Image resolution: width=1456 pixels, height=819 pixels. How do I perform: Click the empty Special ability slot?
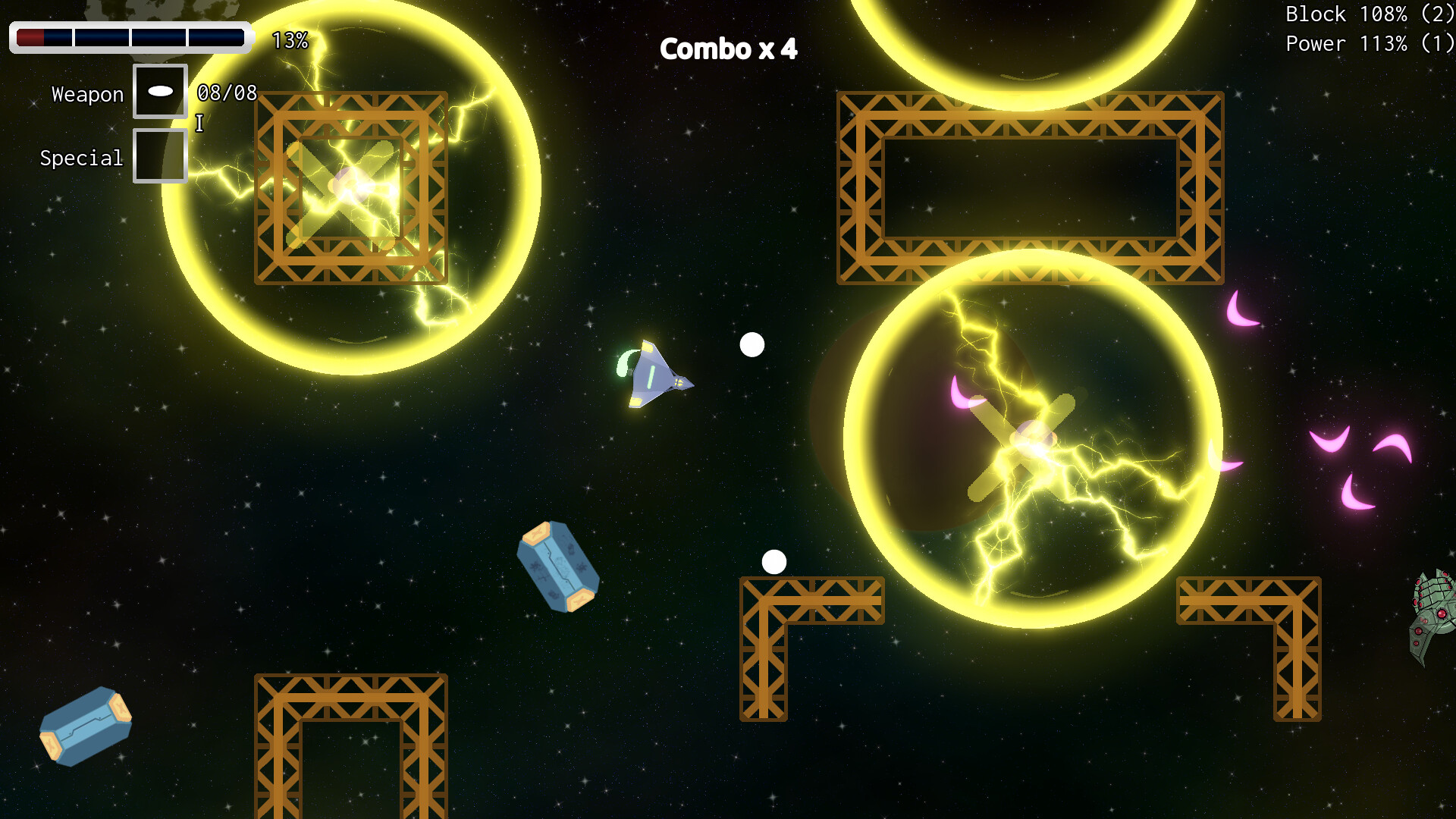[x=160, y=155]
